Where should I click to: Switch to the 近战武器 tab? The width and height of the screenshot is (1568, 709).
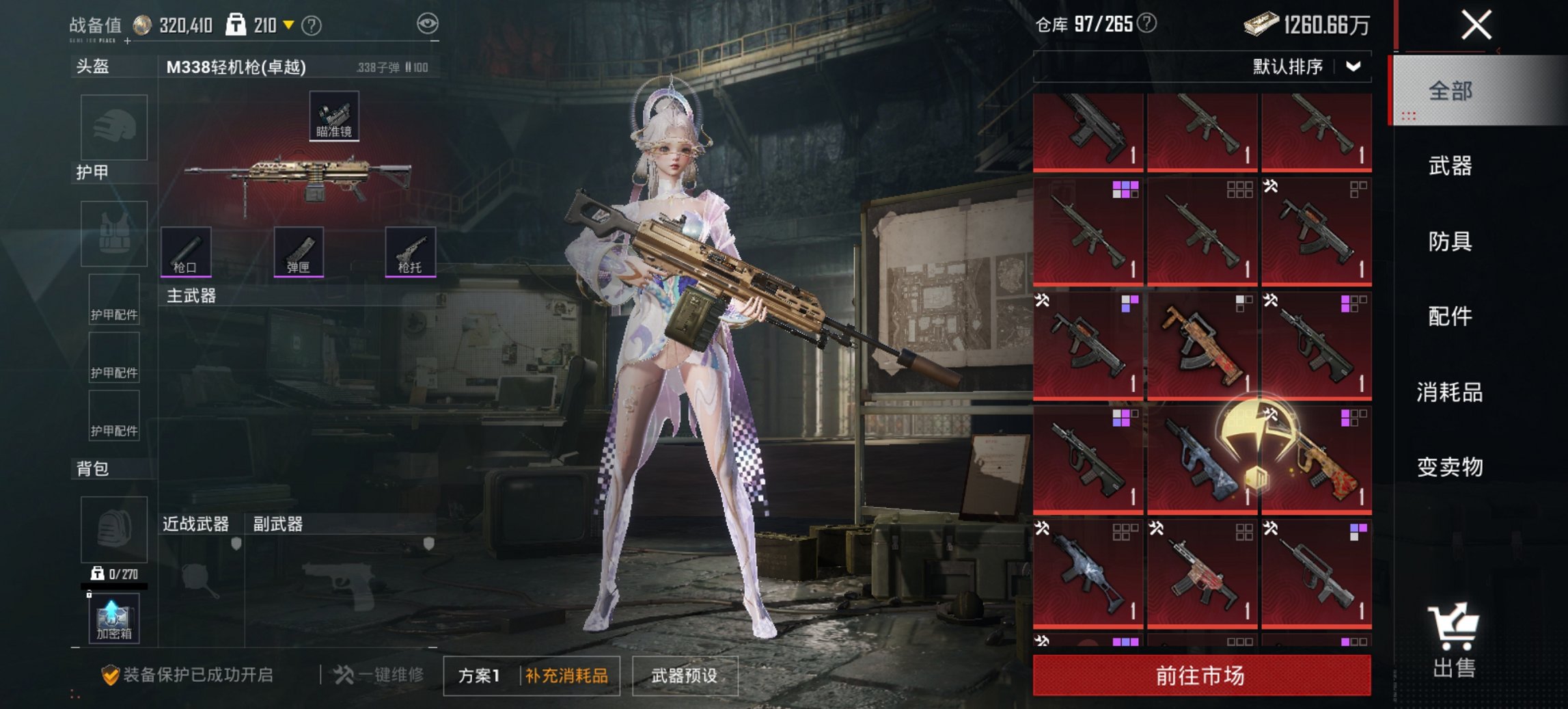click(197, 523)
